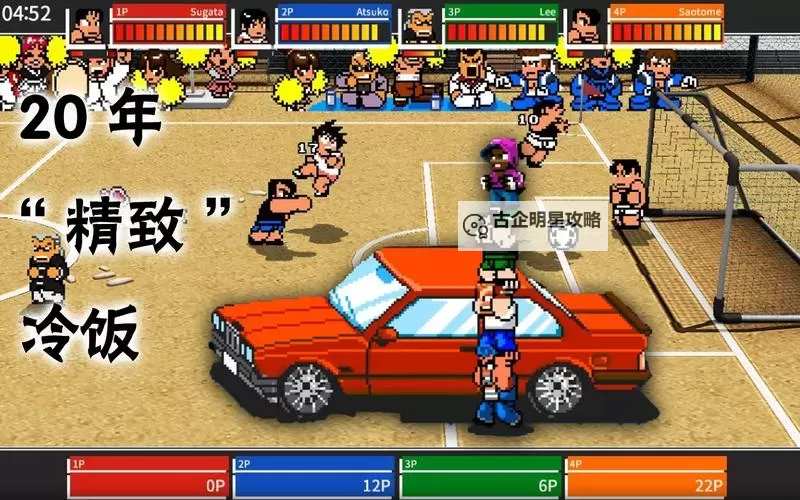This screenshot has width=800, height=500.
Task: Click Sugata's 1P character portrait
Action: 88,25
